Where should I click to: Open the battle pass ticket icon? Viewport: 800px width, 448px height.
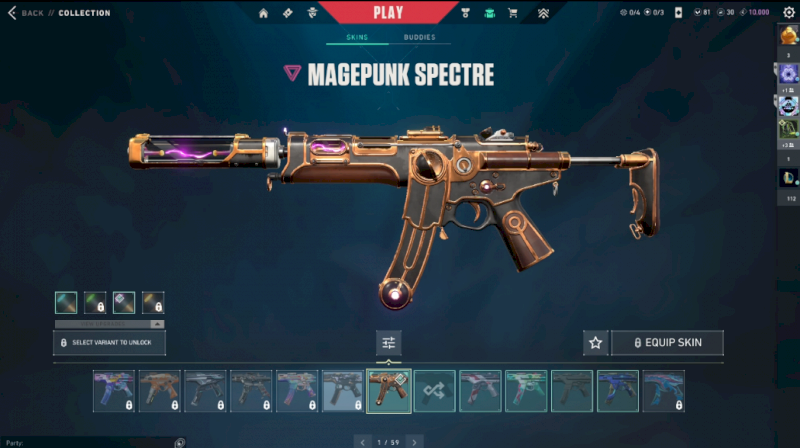(287, 13)
